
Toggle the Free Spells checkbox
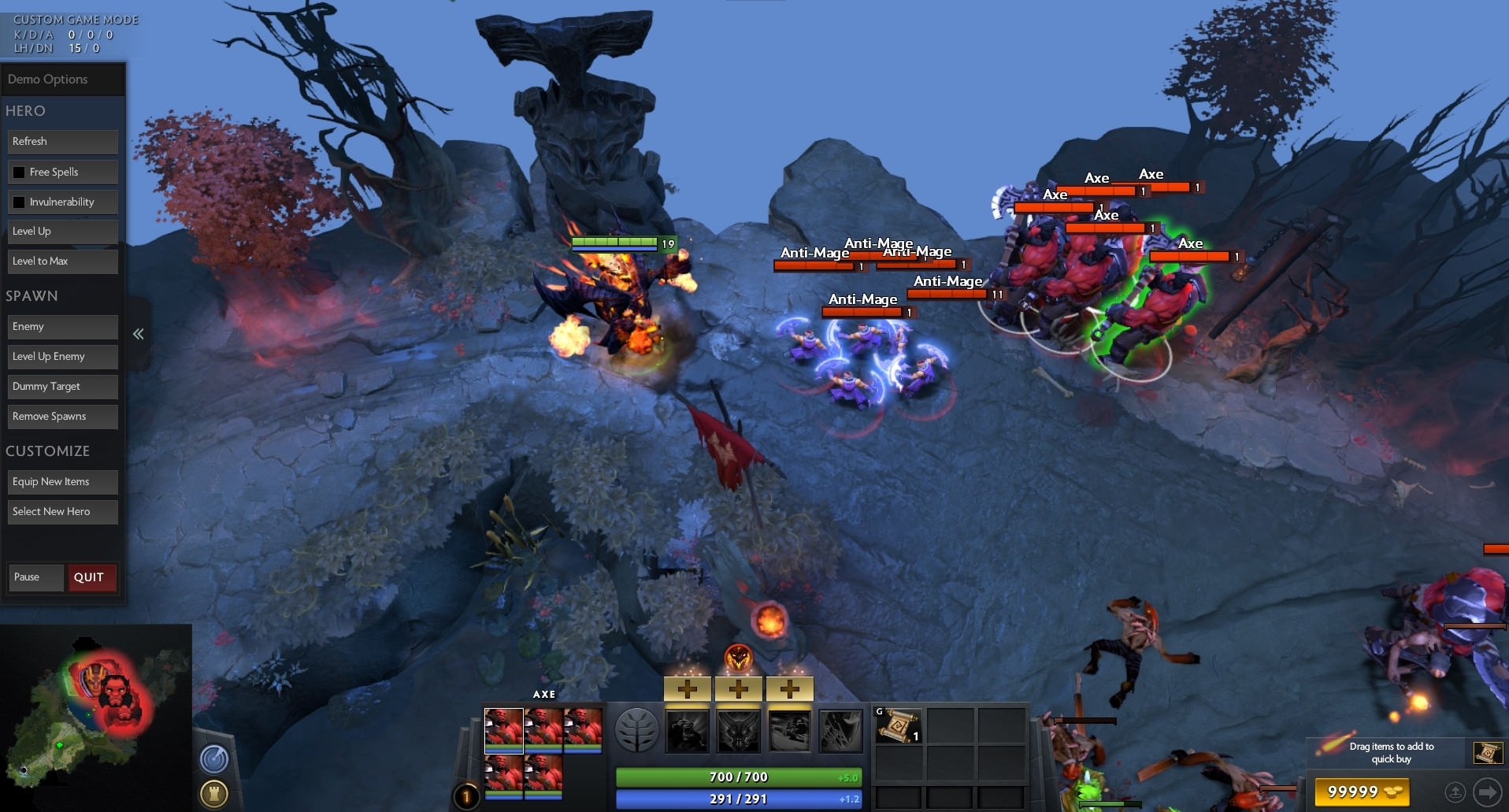(x=19, y=172)
